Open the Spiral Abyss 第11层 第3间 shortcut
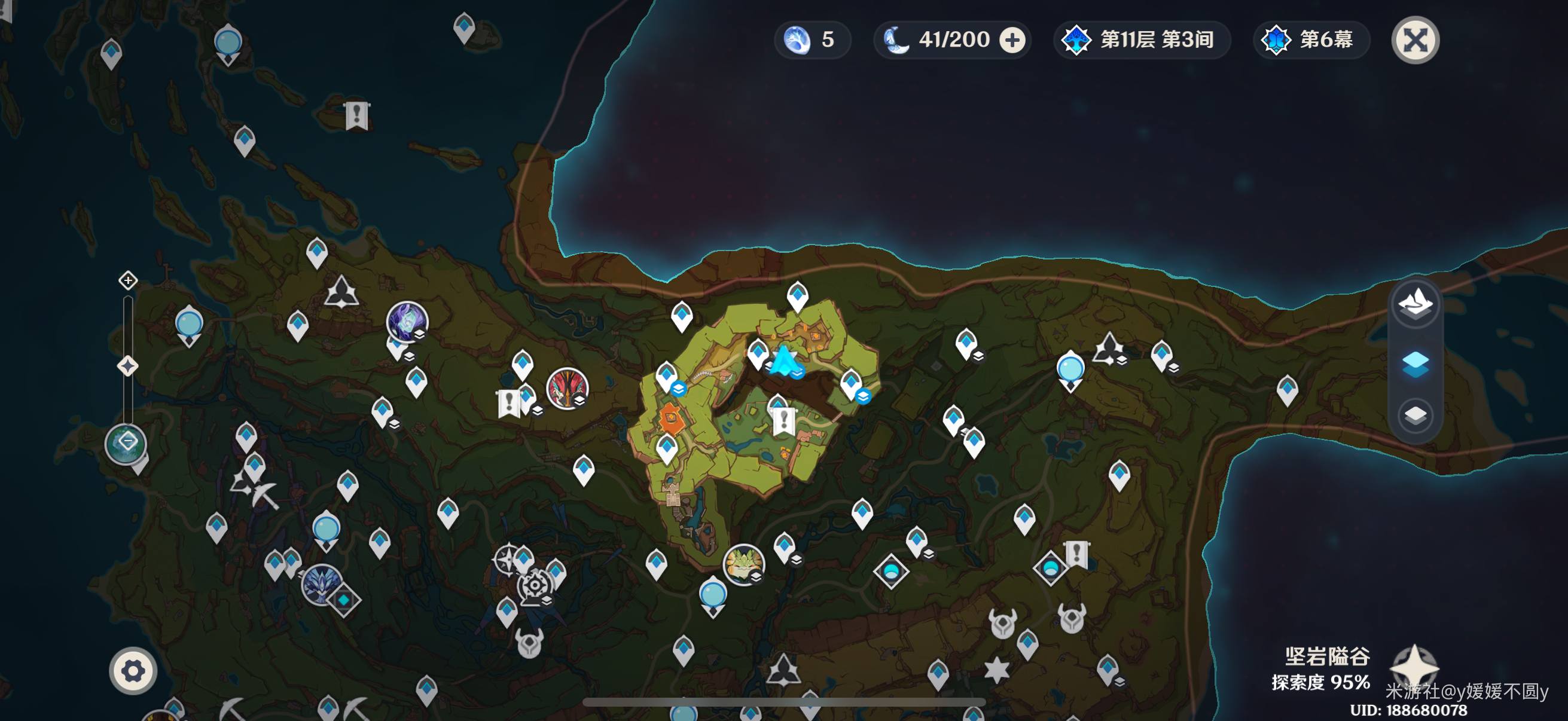1568x721 pixels. (1141, 40)
